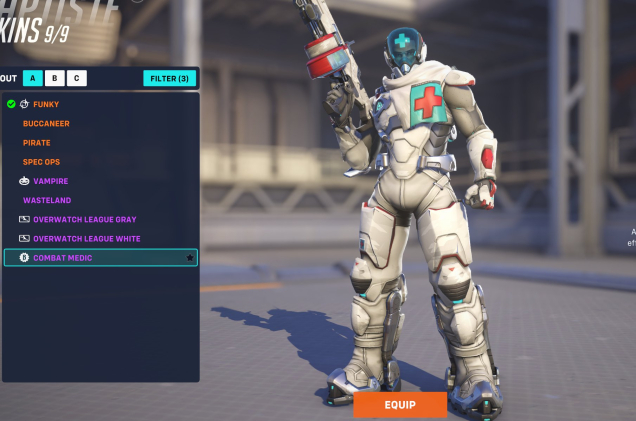The height and width of the screenshot is (421, 636).
Task: Preview the Pirate skin
Action: (x=37, y=143)
